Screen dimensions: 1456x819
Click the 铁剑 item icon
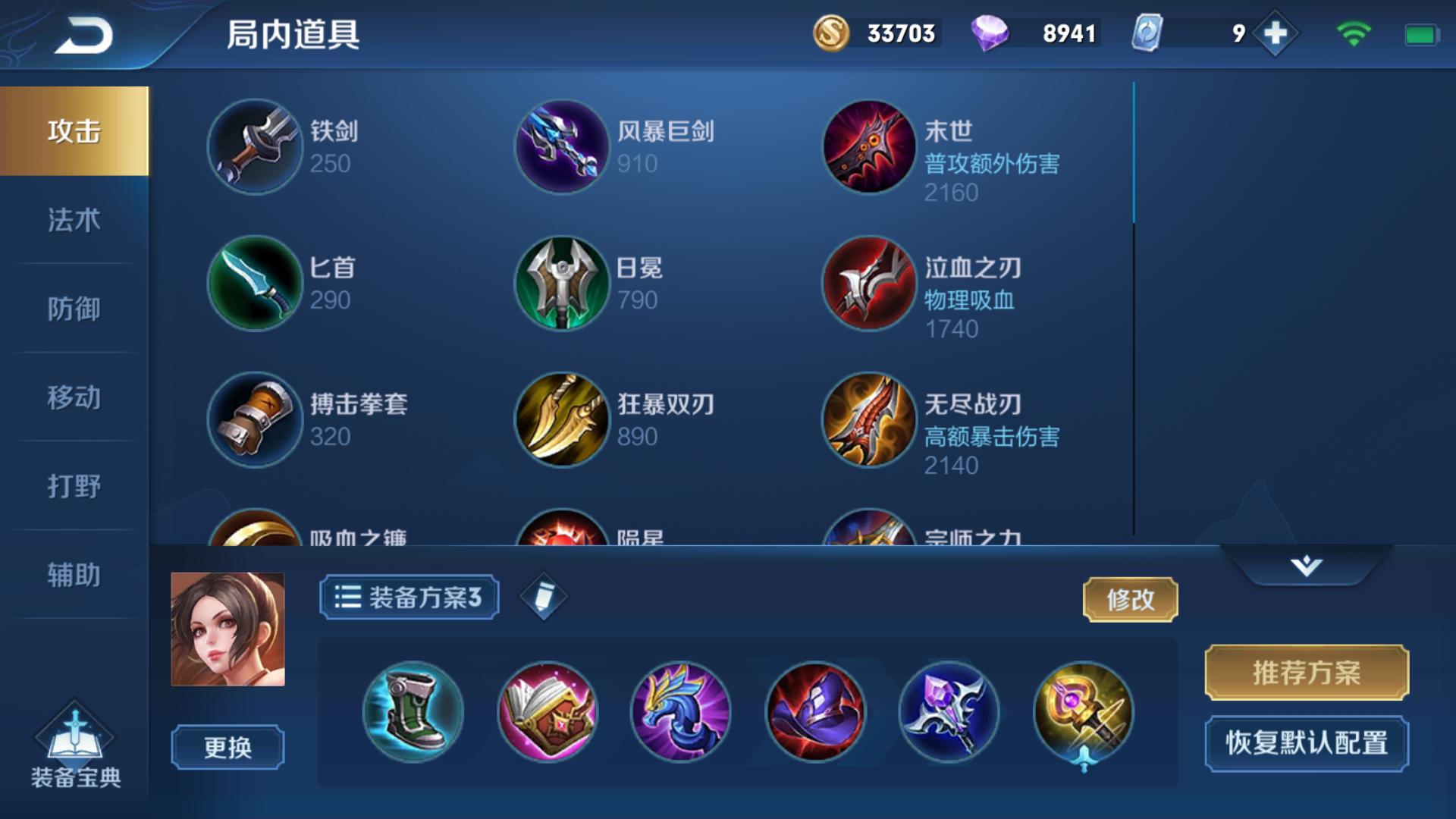pos(255,146)
